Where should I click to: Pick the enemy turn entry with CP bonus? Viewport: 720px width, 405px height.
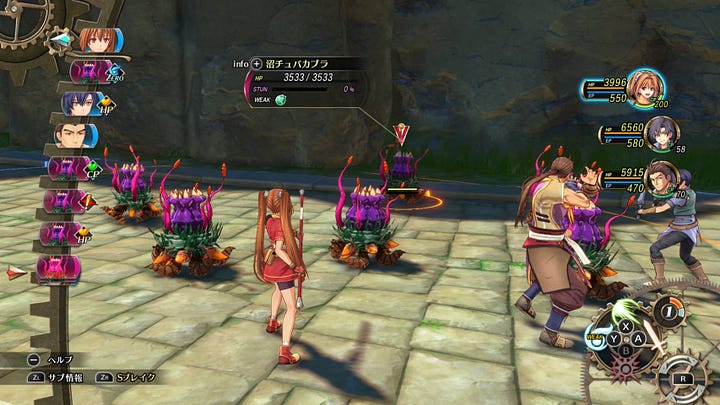70,167
